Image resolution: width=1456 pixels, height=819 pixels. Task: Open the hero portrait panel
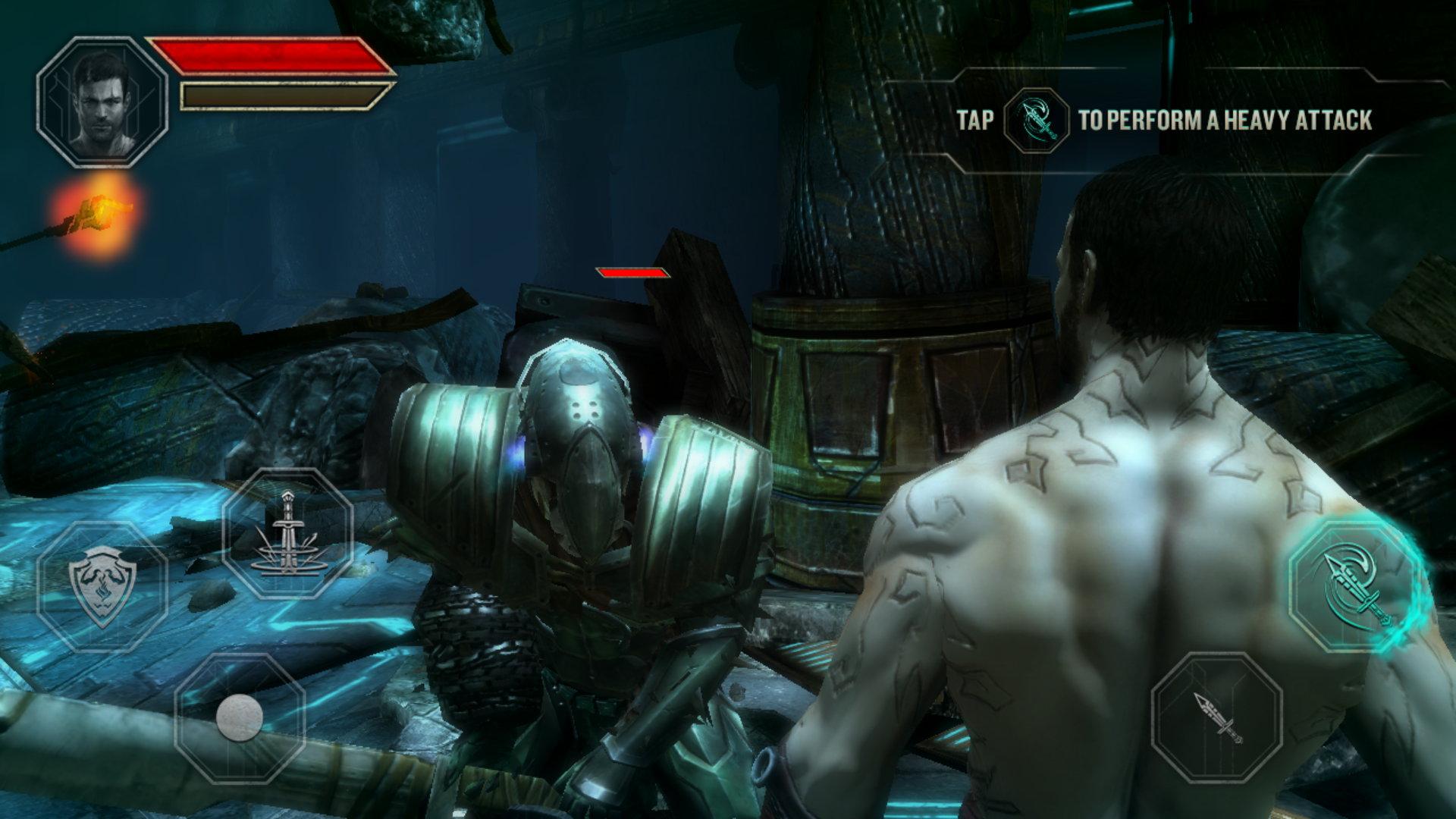click(x=102, y=102)
